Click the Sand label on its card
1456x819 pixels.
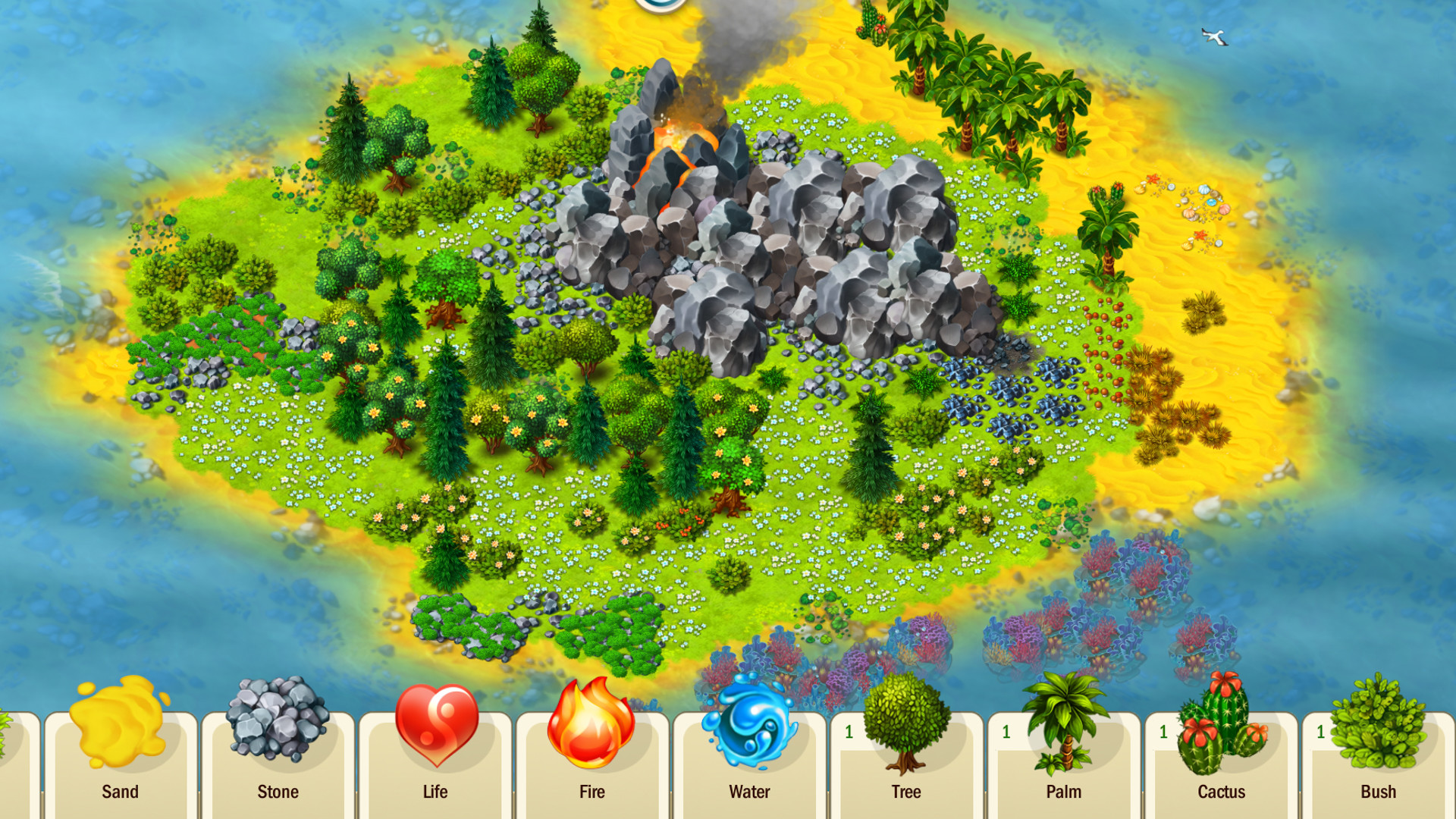(121, 792)
